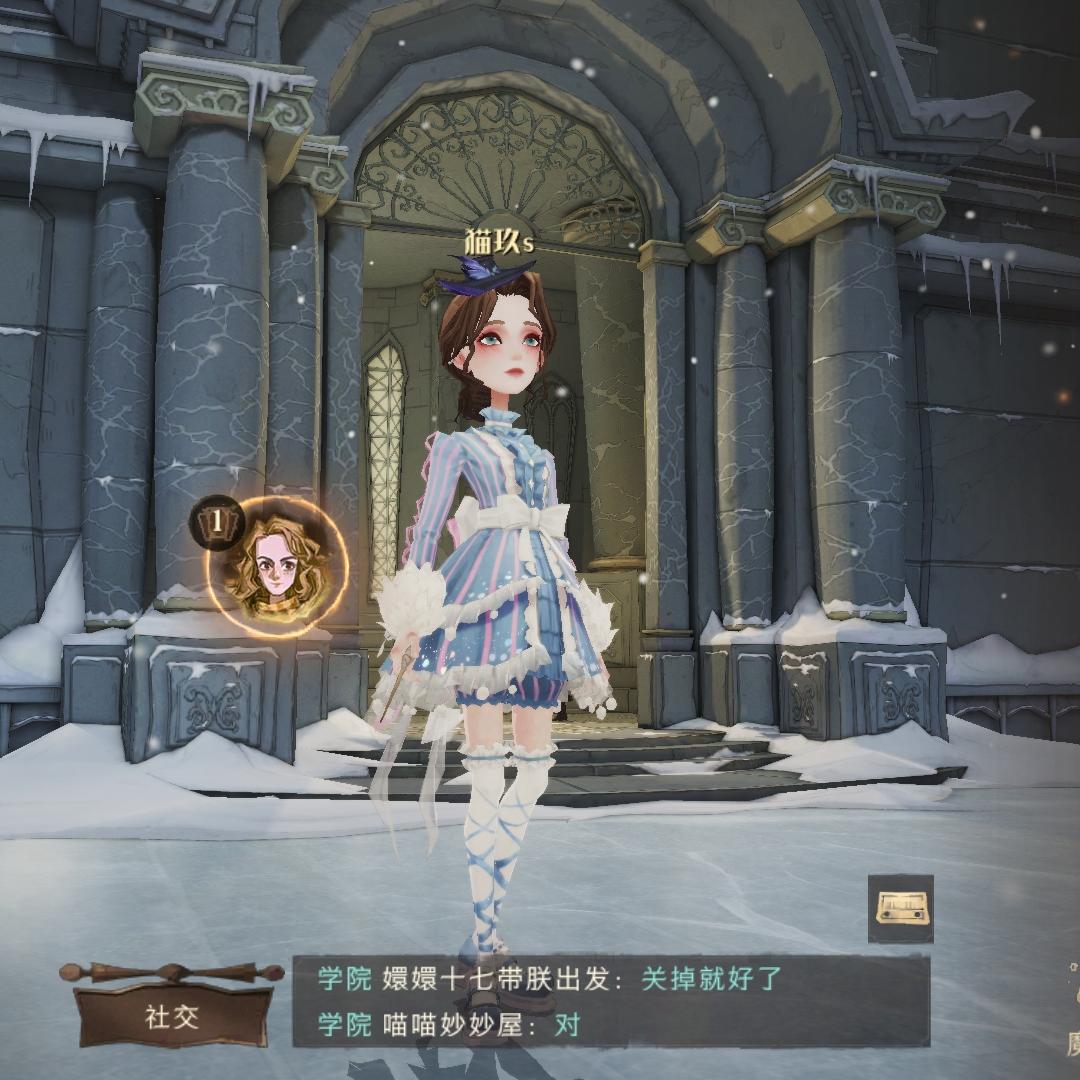Tap the card icon above the chat
The width and height of the screenshot is (1080, 1080).
(x=899, y=908)
